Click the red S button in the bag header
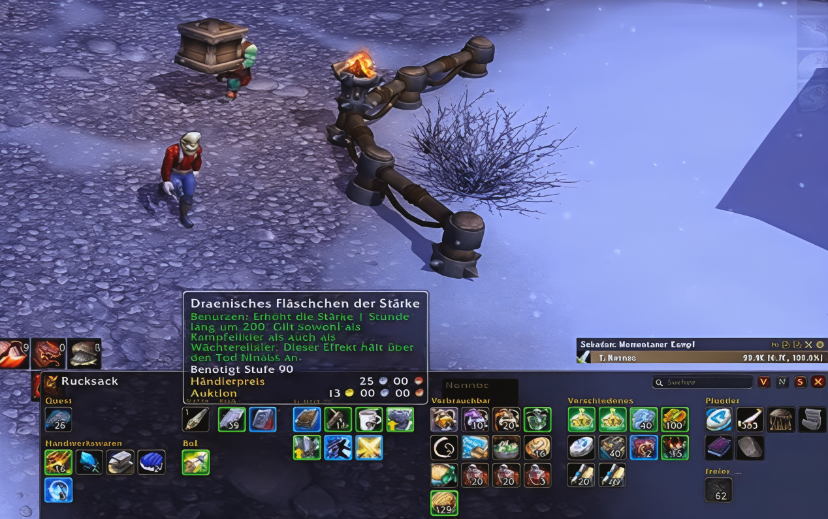 point(800,382)
